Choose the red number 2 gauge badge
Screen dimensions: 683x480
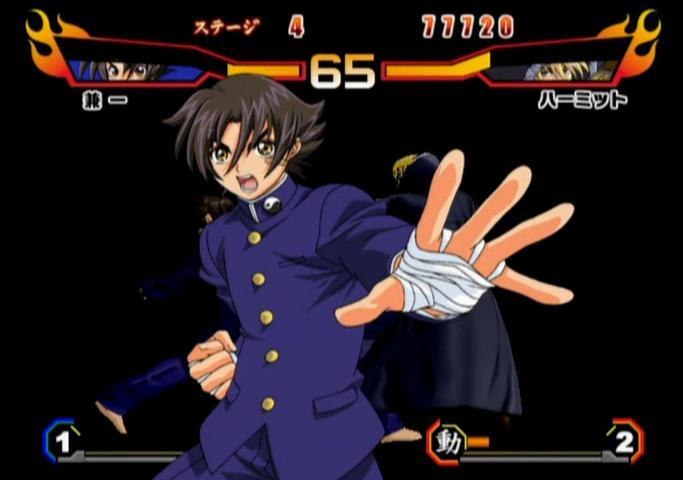(x=624, y=441)
